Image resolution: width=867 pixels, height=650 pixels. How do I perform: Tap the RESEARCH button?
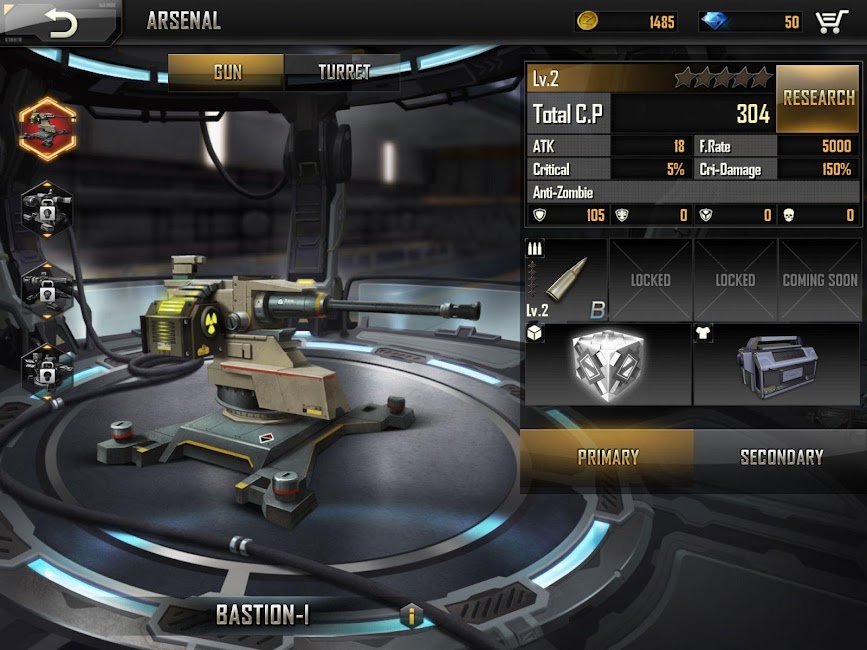(x=818, y=99)
